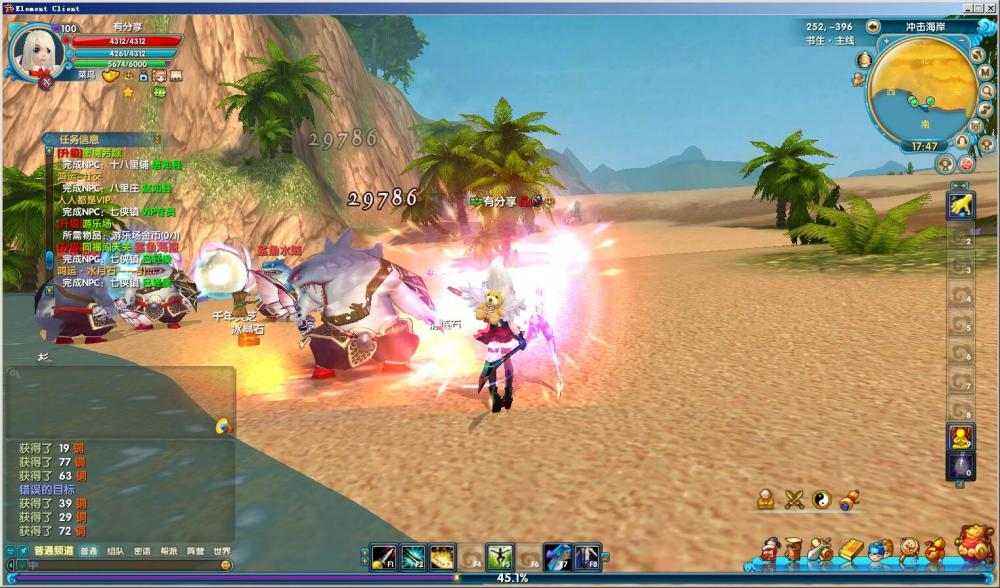
Task: Click the player portrait avatar
Action: point(33,49)
